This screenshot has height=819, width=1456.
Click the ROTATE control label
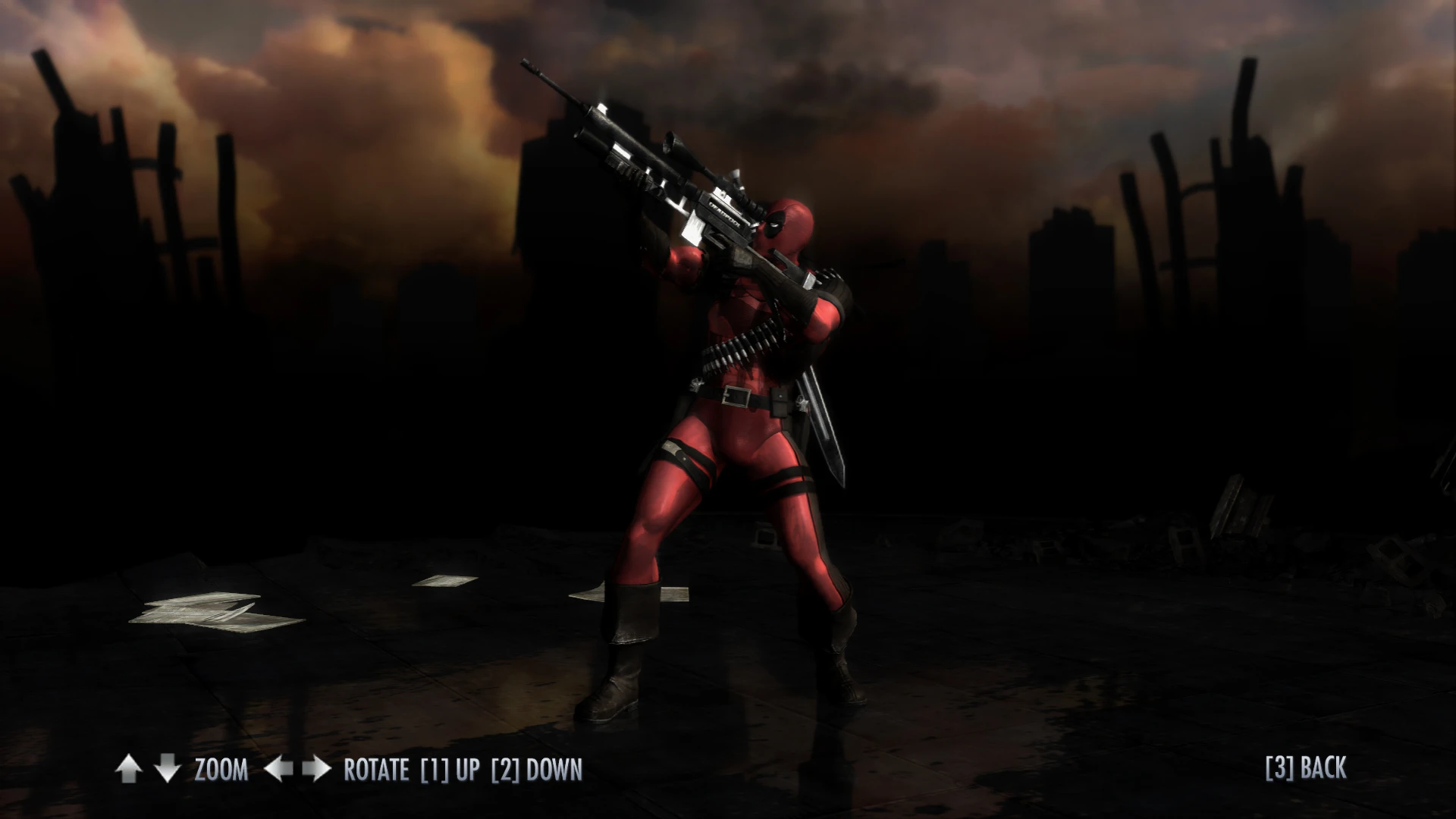click(x=375, y=769)
